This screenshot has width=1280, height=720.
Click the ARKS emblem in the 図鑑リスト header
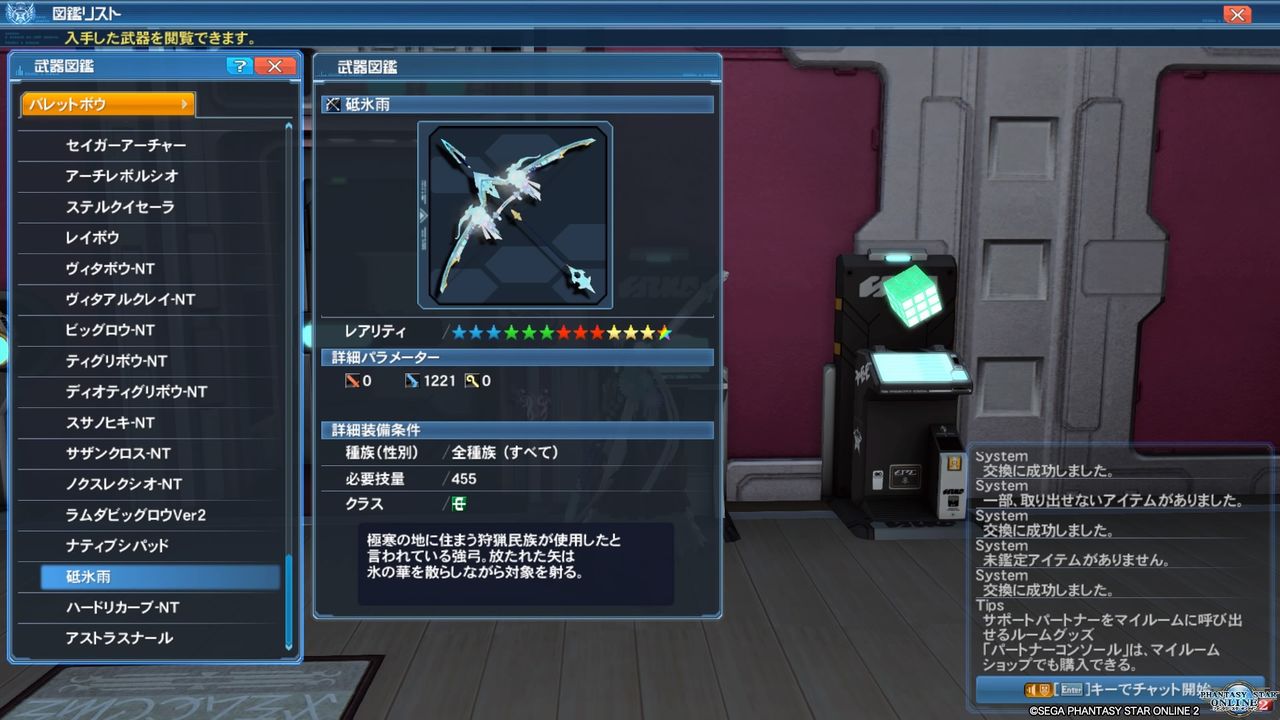coord(21,12)
